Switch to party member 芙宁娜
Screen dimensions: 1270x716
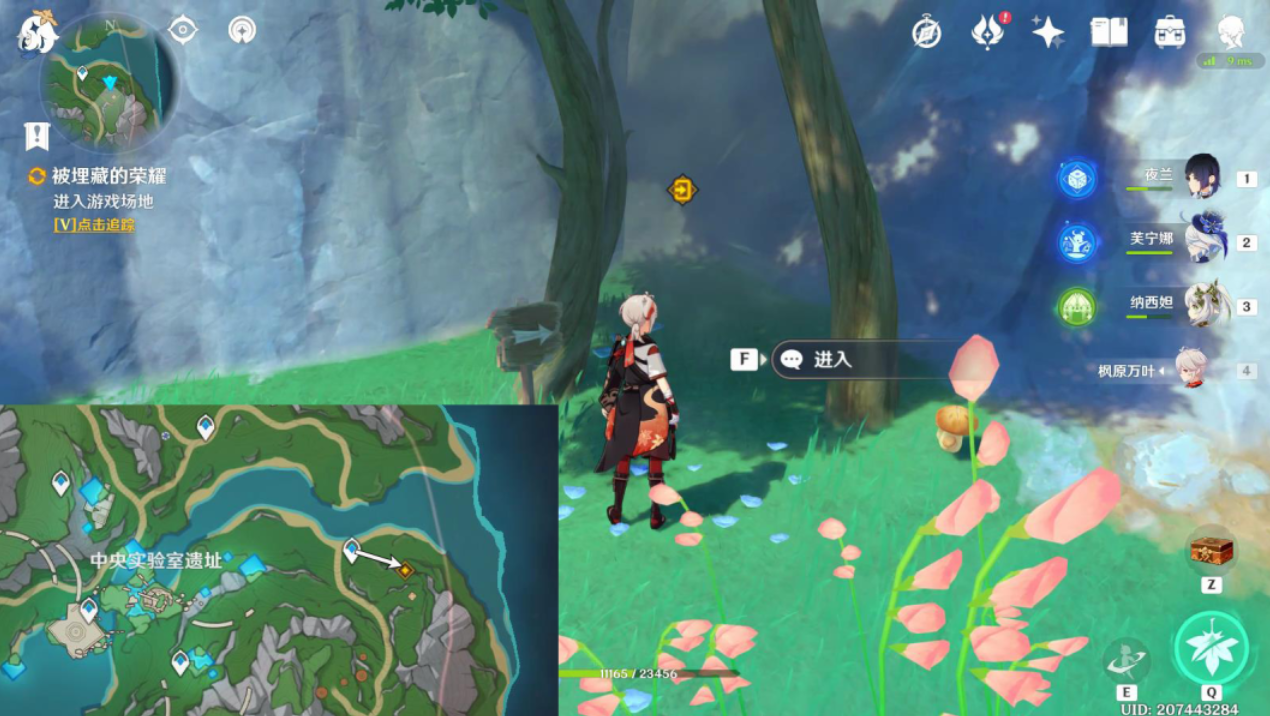click(x=1202, y=242)
